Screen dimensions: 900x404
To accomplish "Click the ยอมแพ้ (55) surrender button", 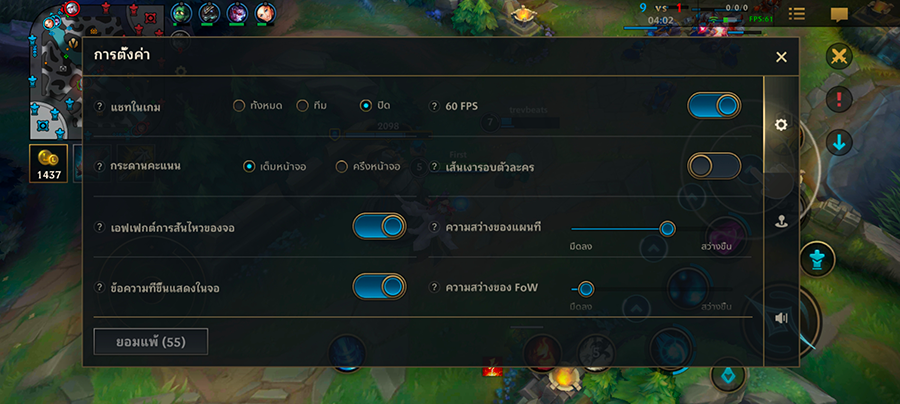I will tap(151, 342).
